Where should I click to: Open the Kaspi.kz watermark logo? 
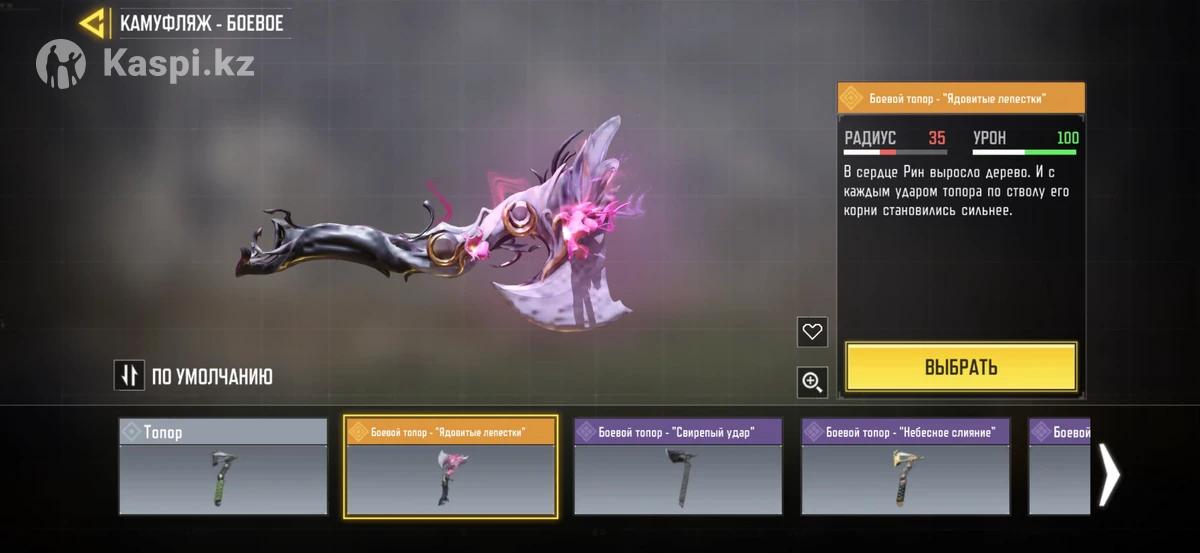pyautogui.click(x=145, y=63)
